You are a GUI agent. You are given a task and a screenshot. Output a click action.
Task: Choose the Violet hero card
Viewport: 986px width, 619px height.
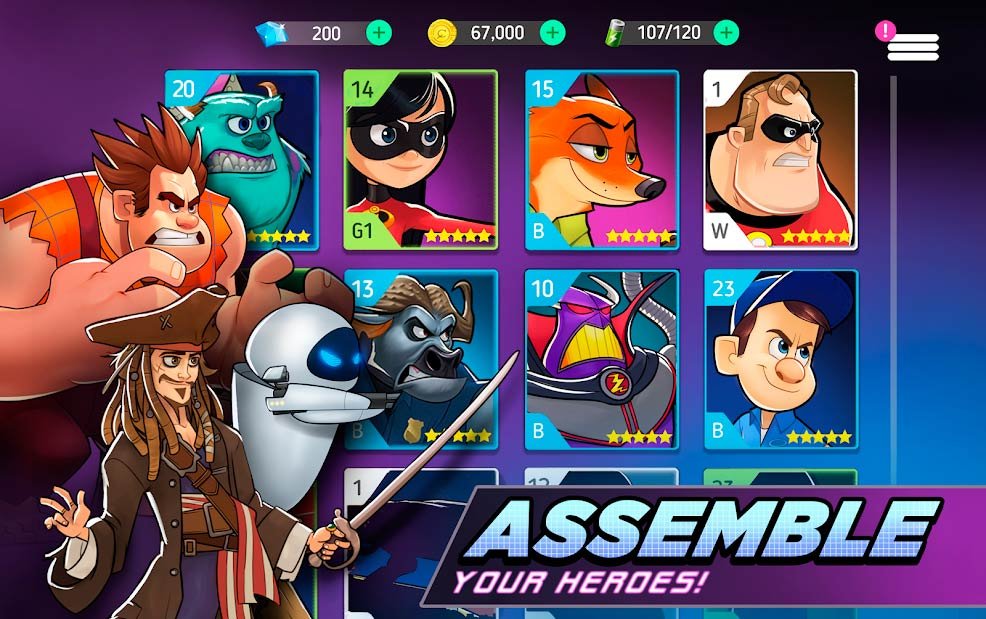tap(420, 159)
